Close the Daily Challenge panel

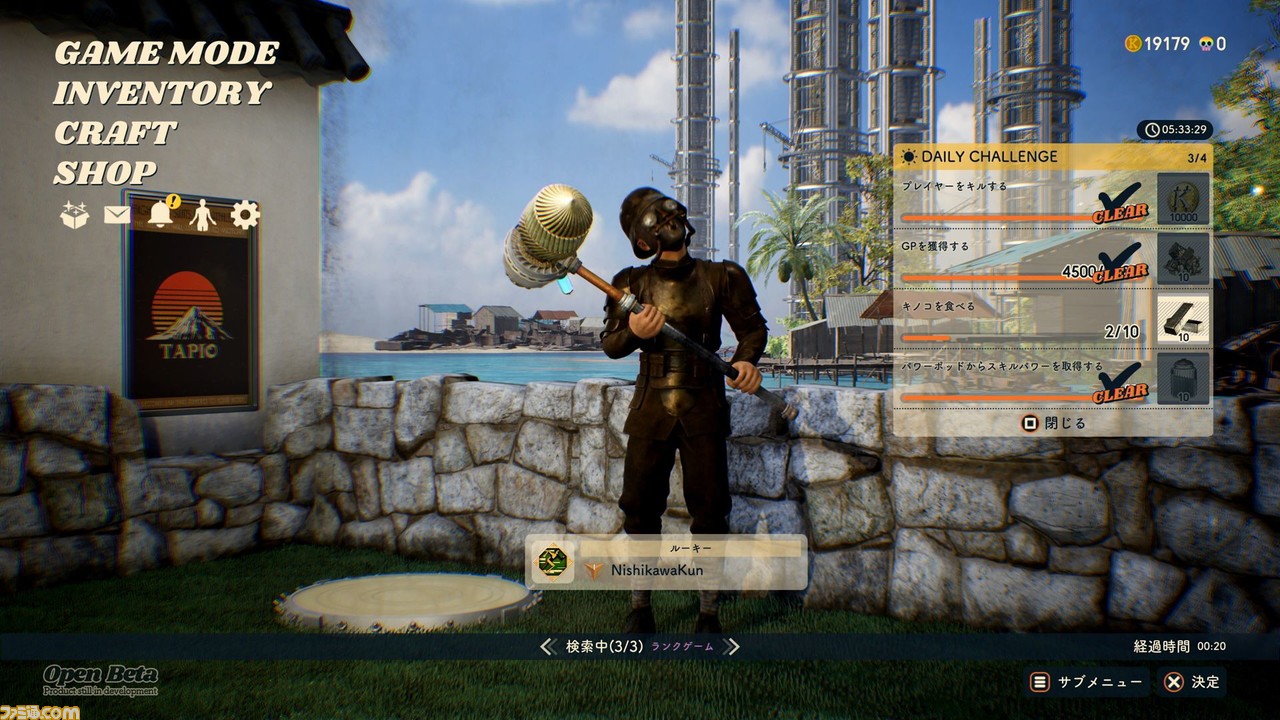1053,423
